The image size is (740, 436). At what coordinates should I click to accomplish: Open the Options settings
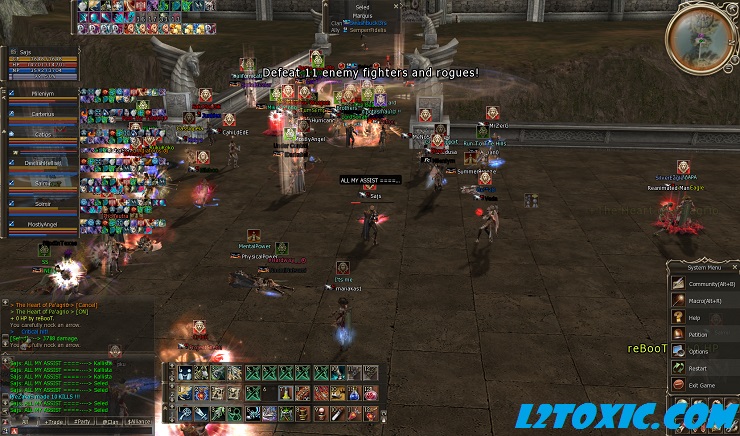(x=698, y=352)
